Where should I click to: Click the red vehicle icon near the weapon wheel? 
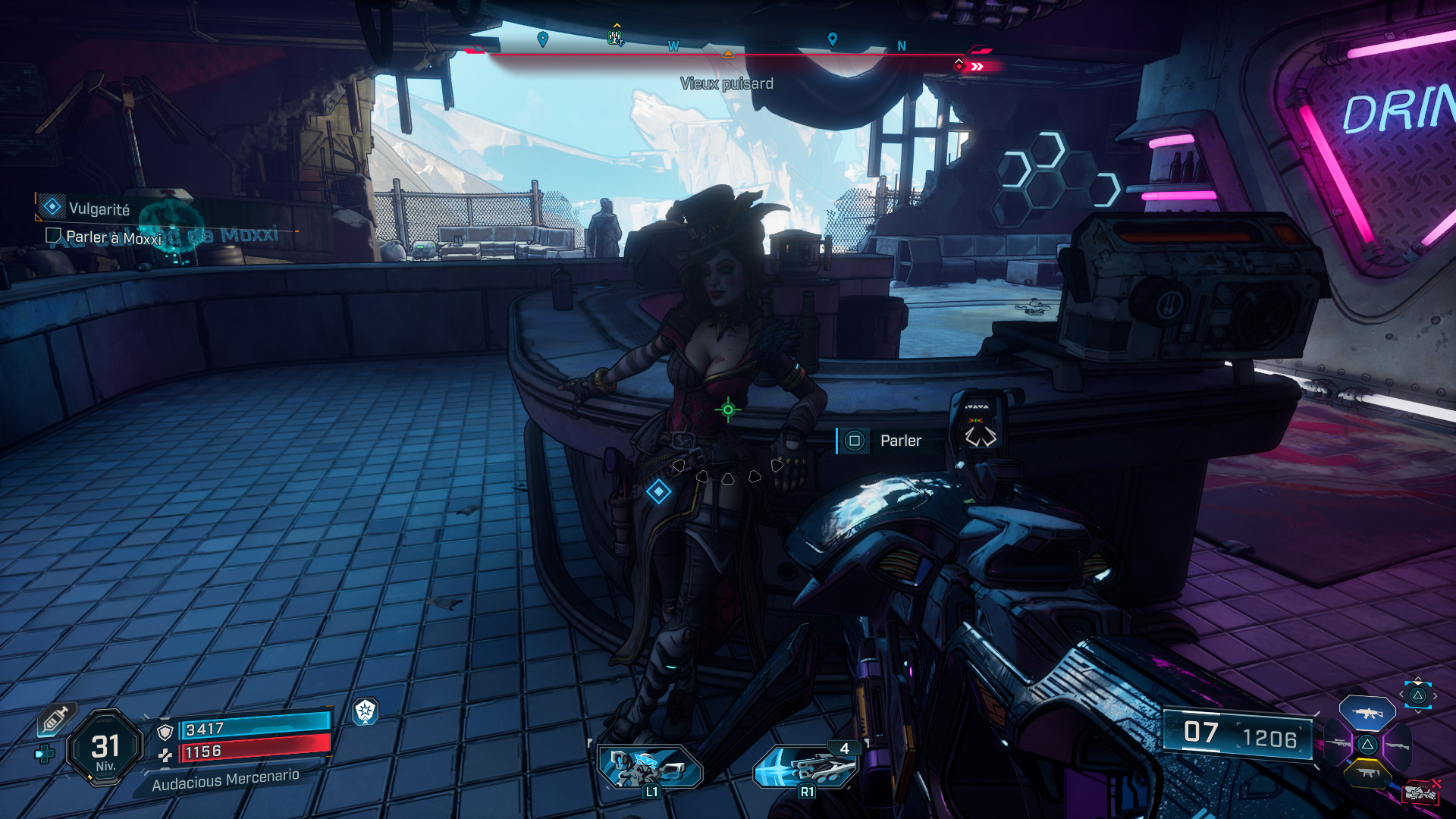[1421, 792]
